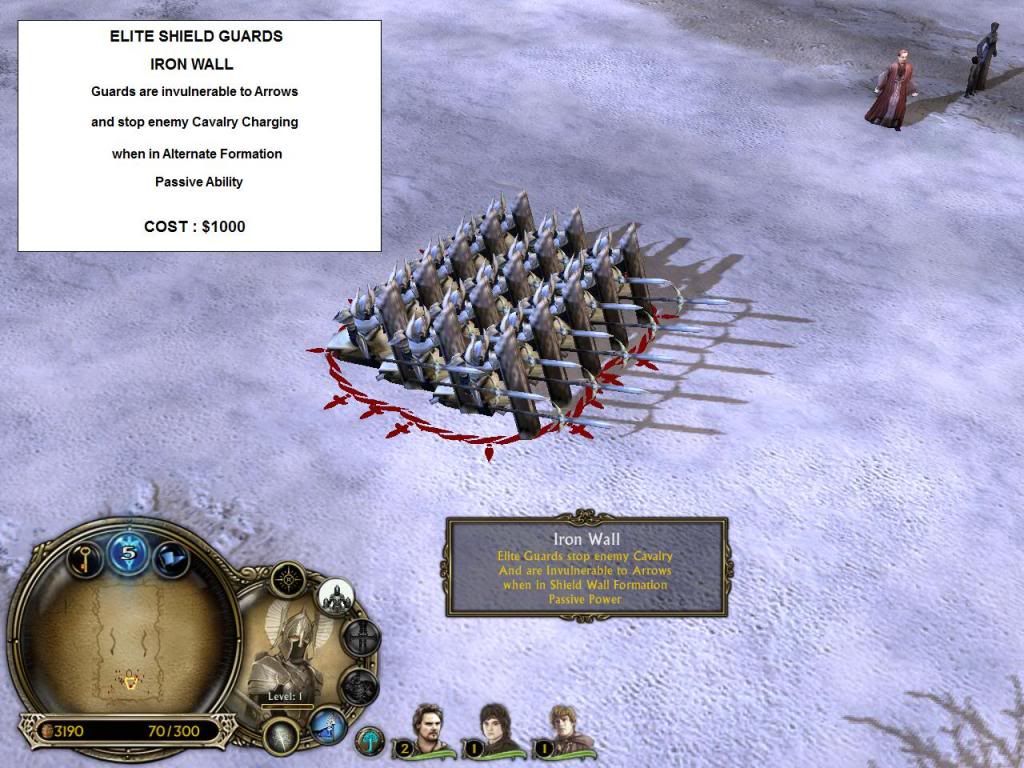Click the pale blade icon below portrait

(282, 737)
